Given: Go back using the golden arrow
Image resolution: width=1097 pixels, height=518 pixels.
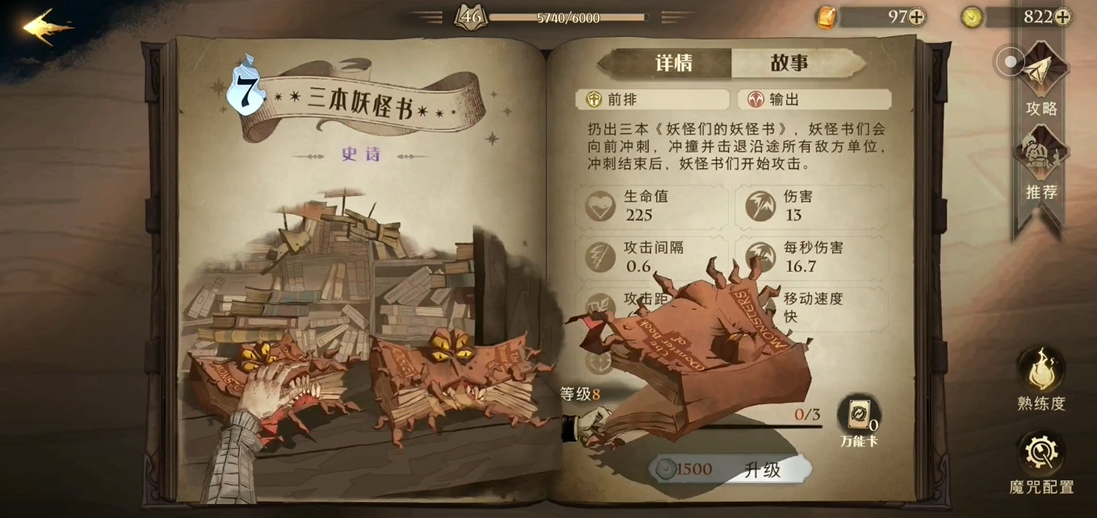Looking at the screenshot, I should click(x=47, y=27).
